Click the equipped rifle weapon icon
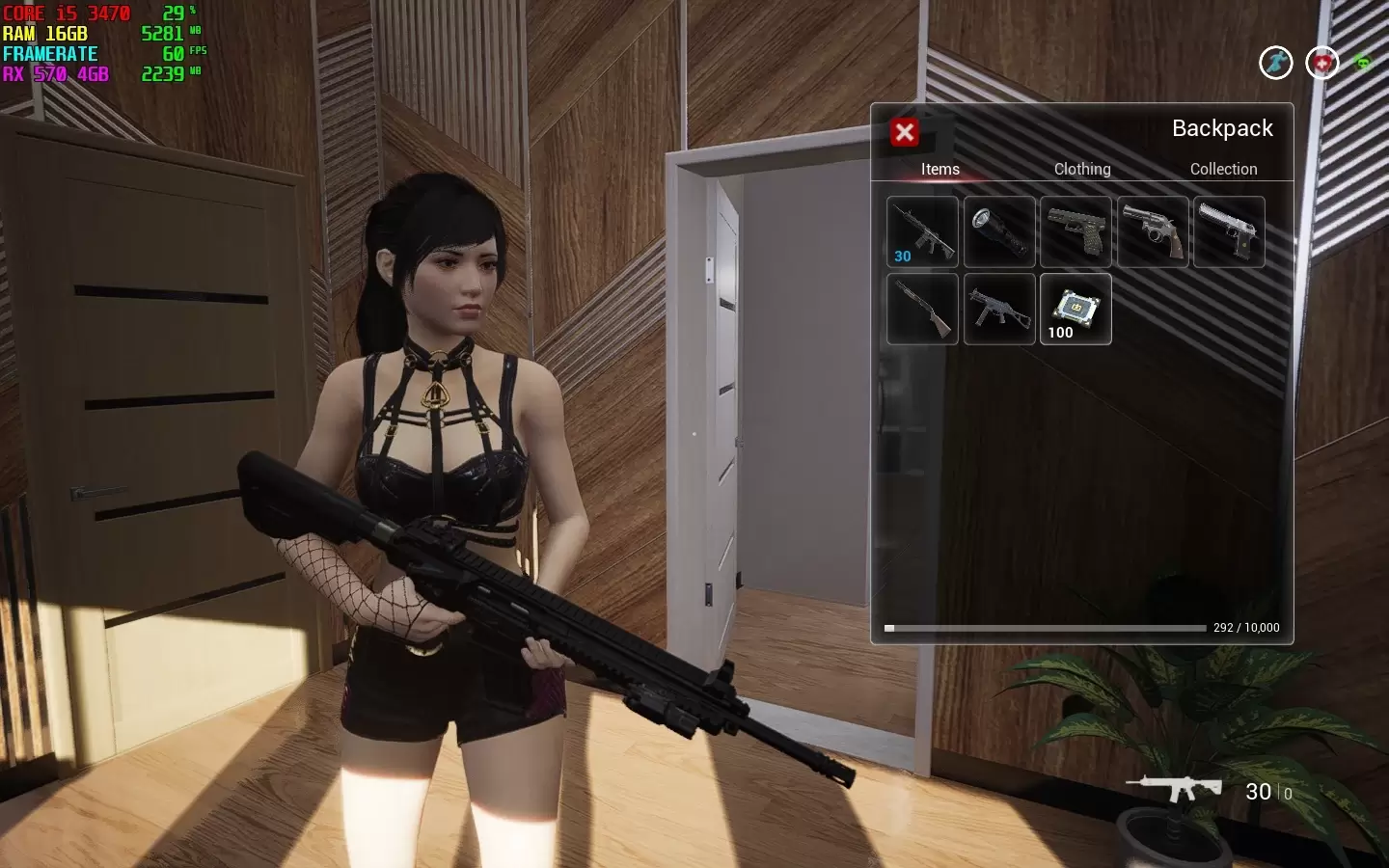Image resolution: width=1389 pixels, height=868 pixels. pyautogui.click(x=1174, y=788)
